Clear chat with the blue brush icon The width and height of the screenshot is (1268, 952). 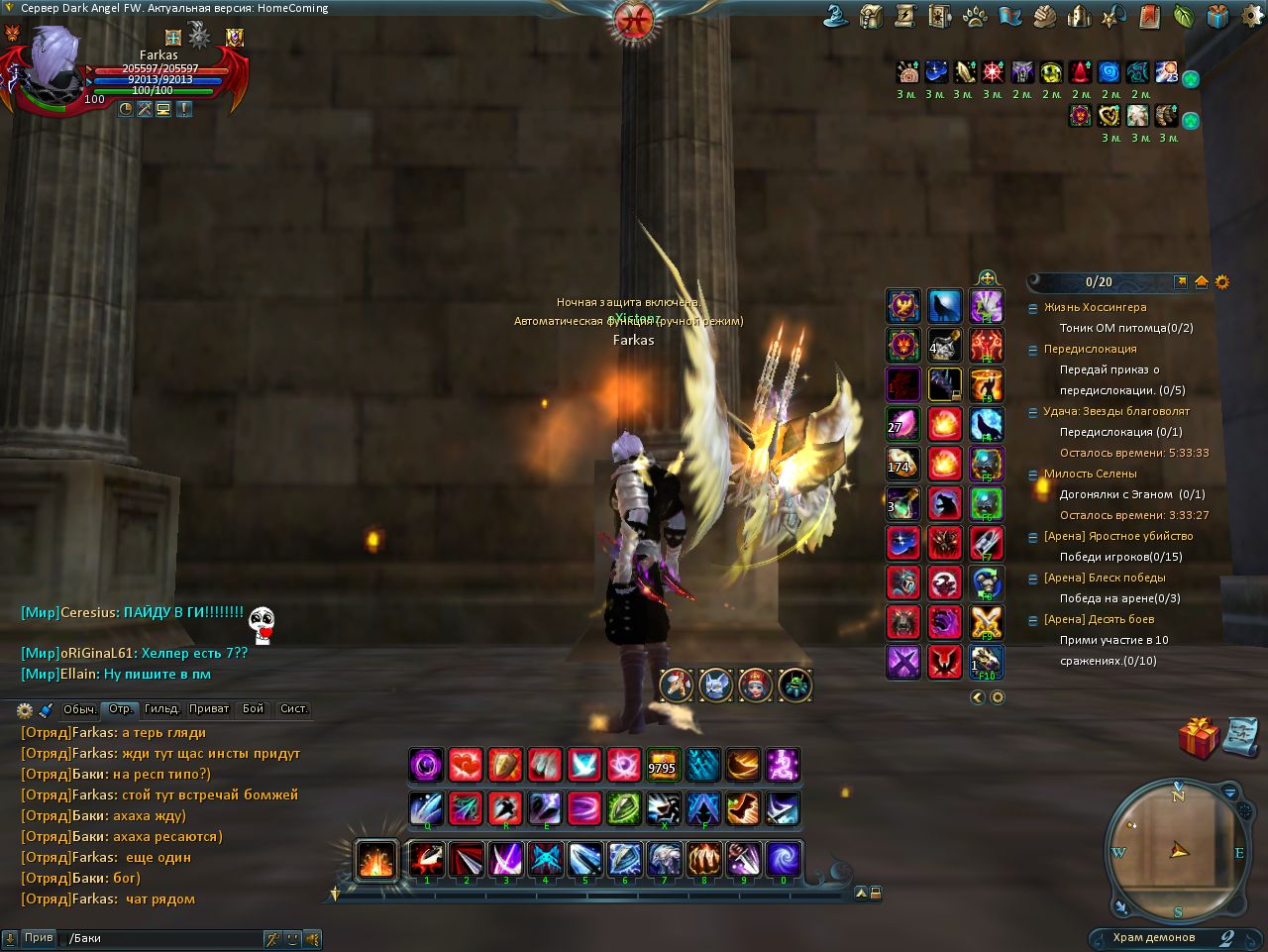[x=45, y=710]
